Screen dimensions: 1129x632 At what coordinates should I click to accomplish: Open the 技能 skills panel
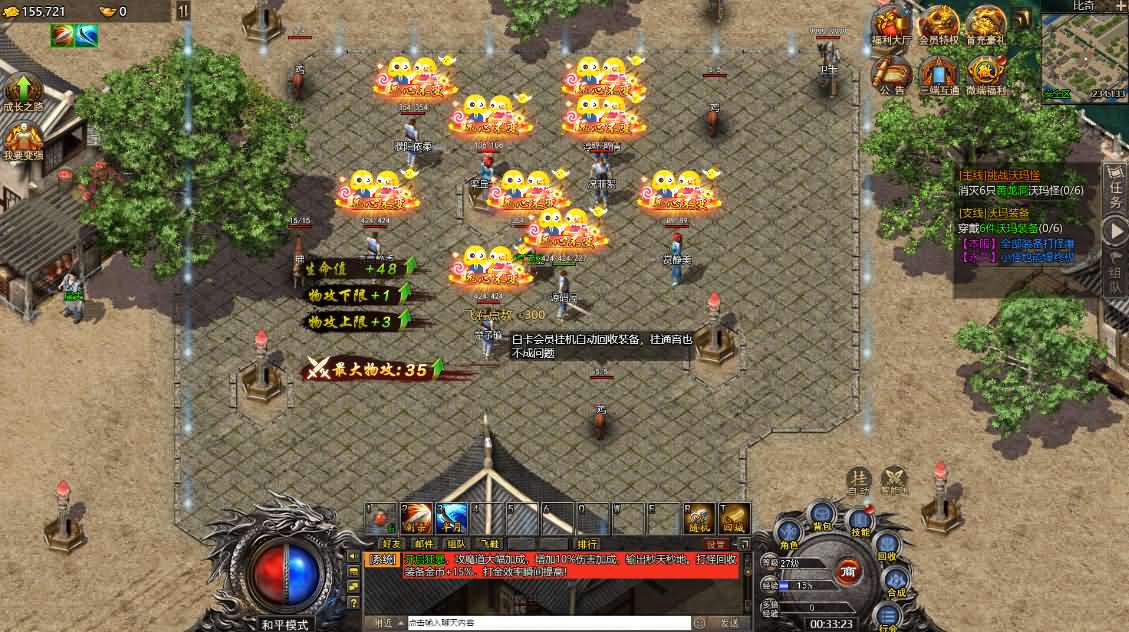[x=859, y=521]
